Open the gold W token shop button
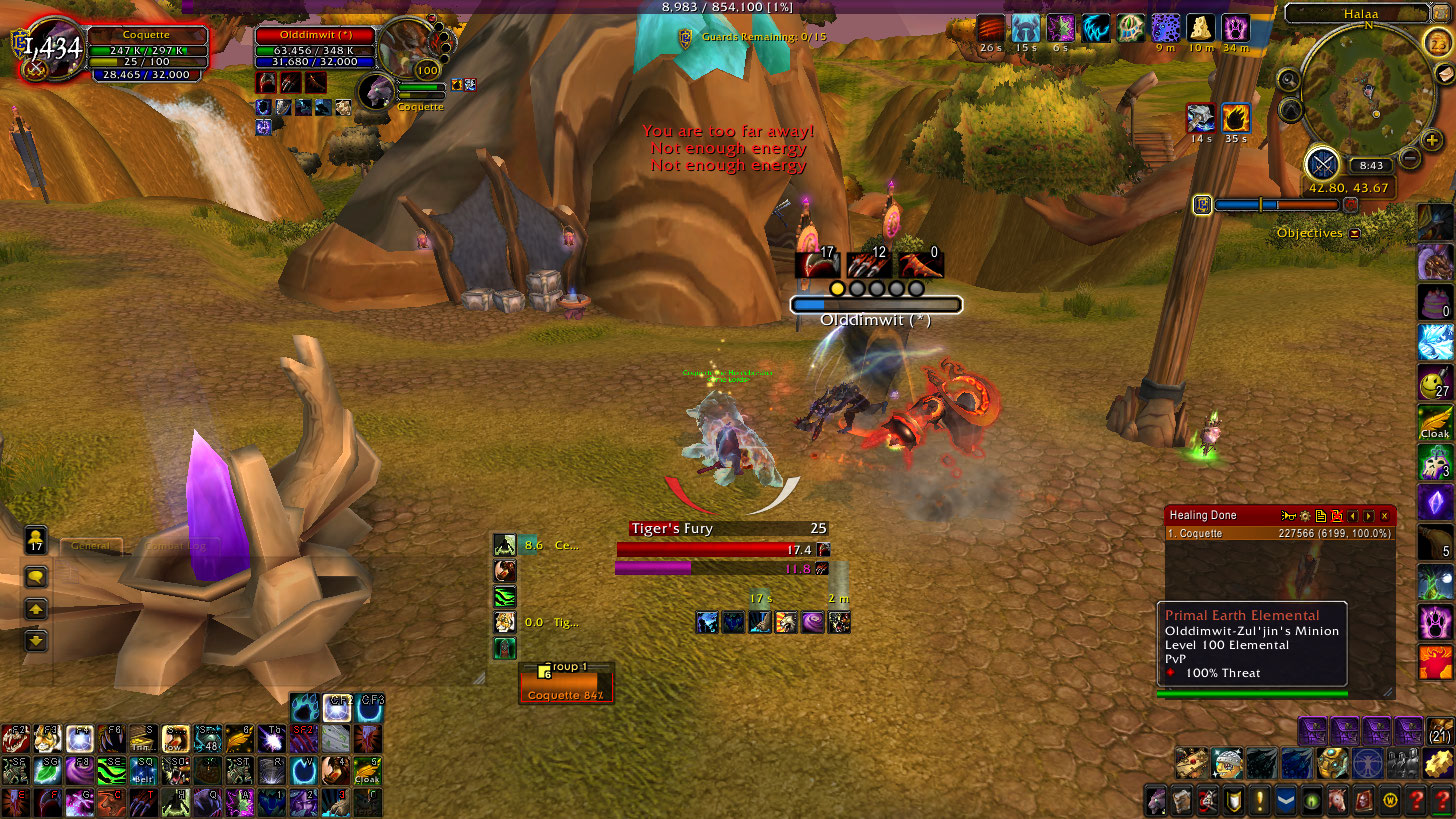 pyautogui.click(x=1389, y=801)
